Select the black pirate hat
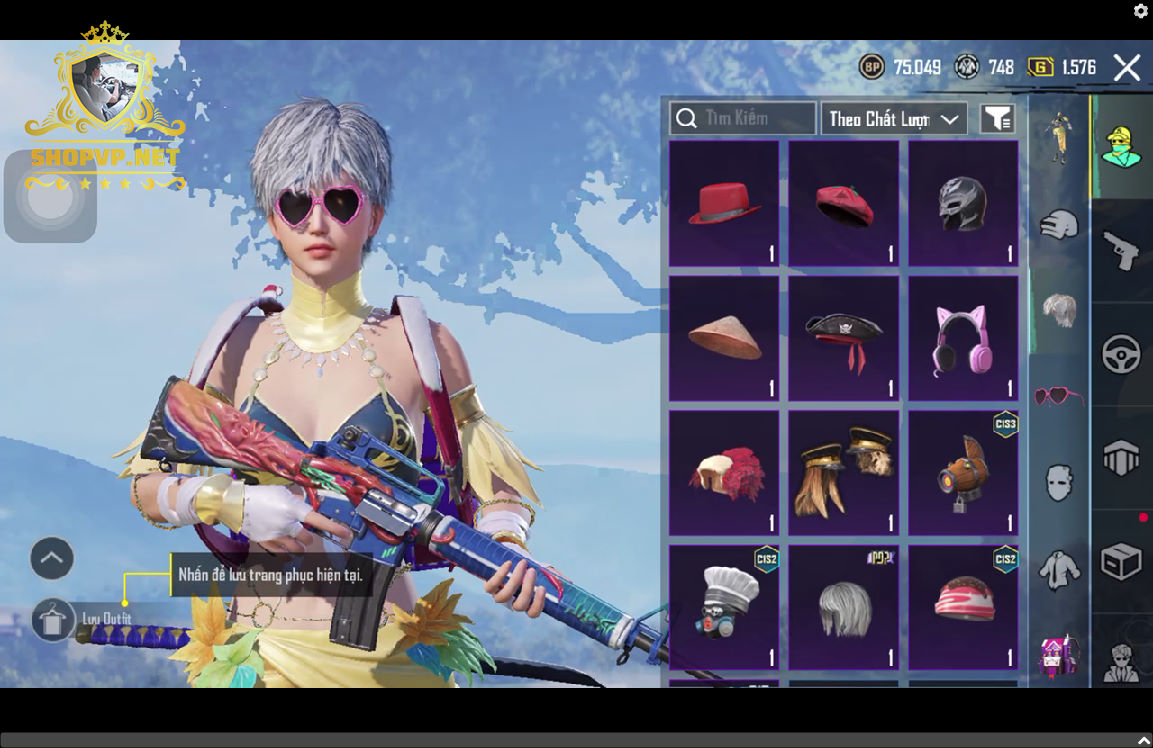The height and width of the screenshot is (748, 1153). (x=844, y=339)
